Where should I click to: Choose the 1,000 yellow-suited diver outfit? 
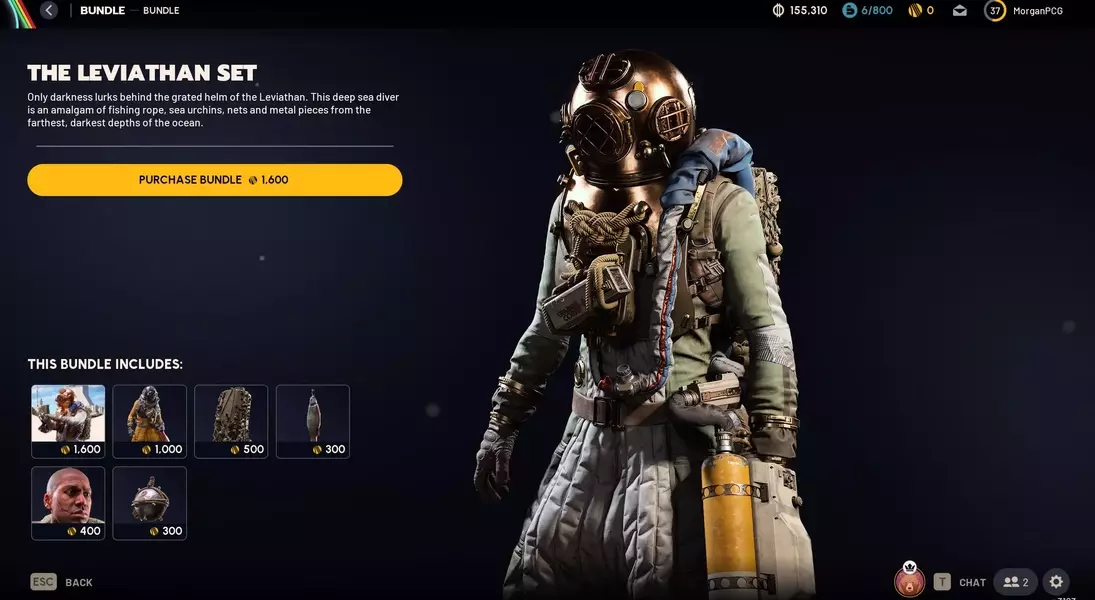tap(149, 421)
